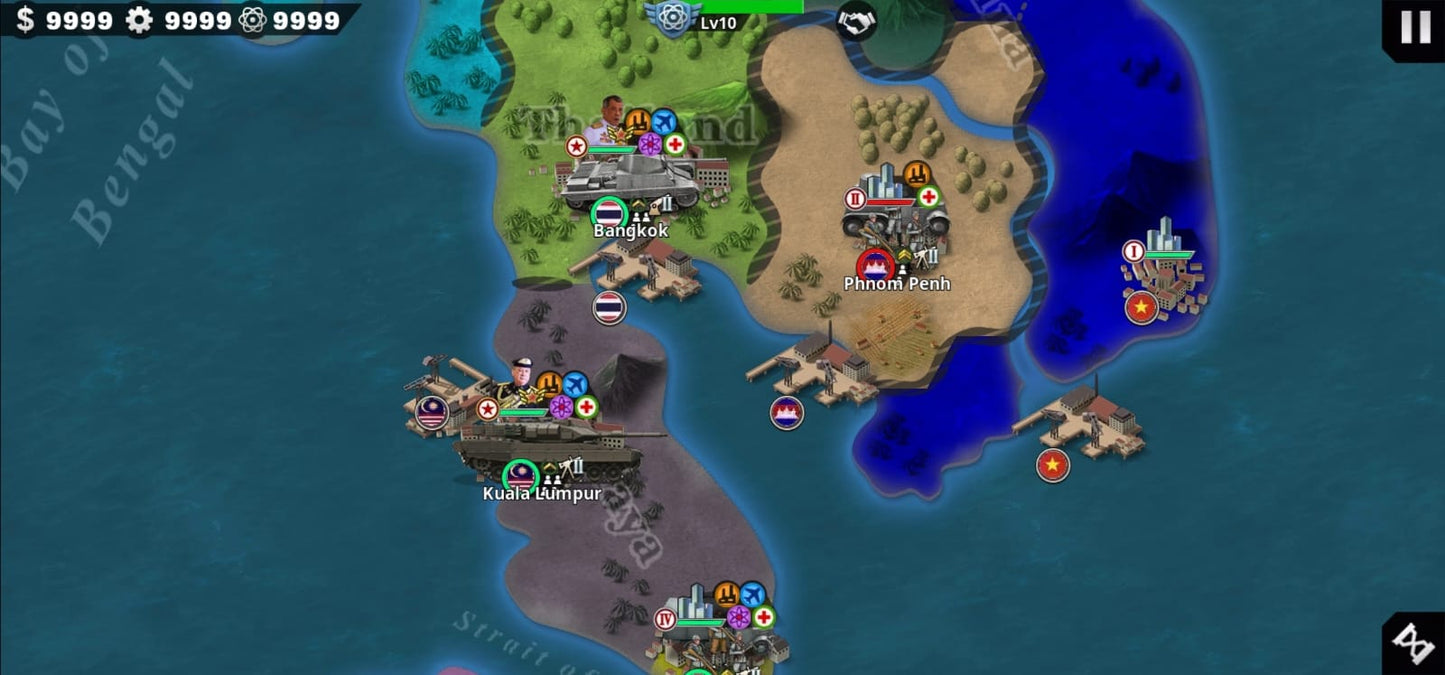Select the Cambodian-flagged port
The width and height of the screenshot is (1445, 675).
(x=810, y=370)
